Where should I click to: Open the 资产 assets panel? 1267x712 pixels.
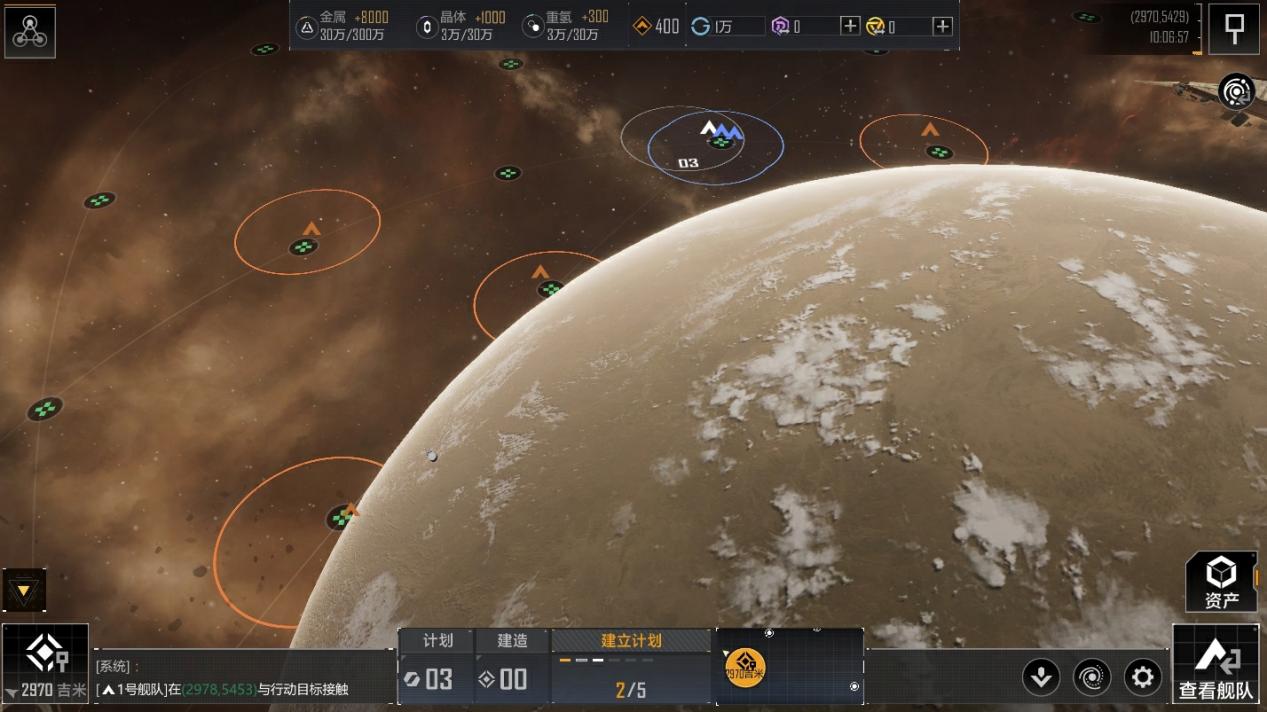point(1221,582)
